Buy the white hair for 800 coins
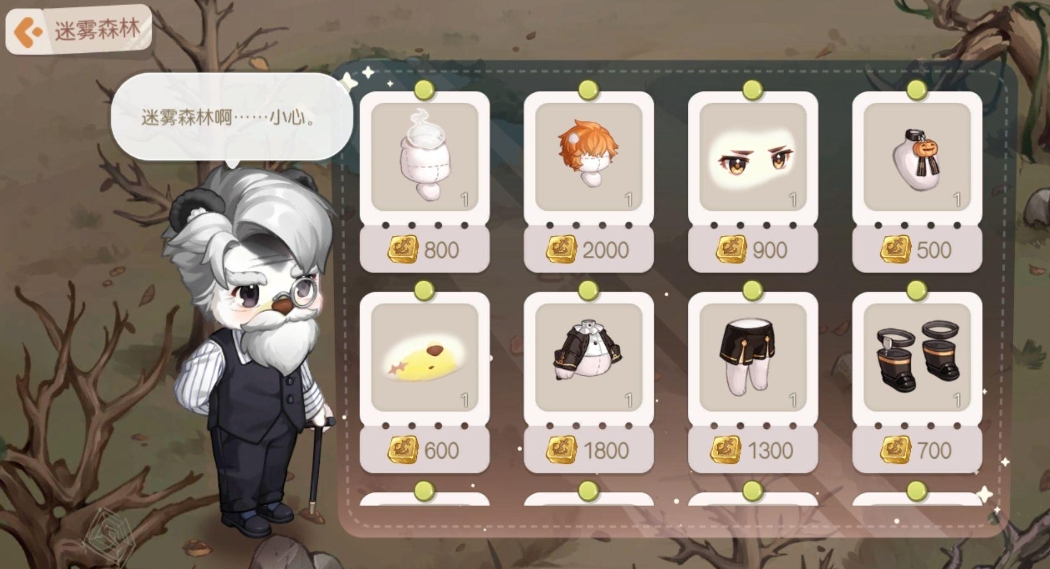1050x569 pixels. point(424,249)
